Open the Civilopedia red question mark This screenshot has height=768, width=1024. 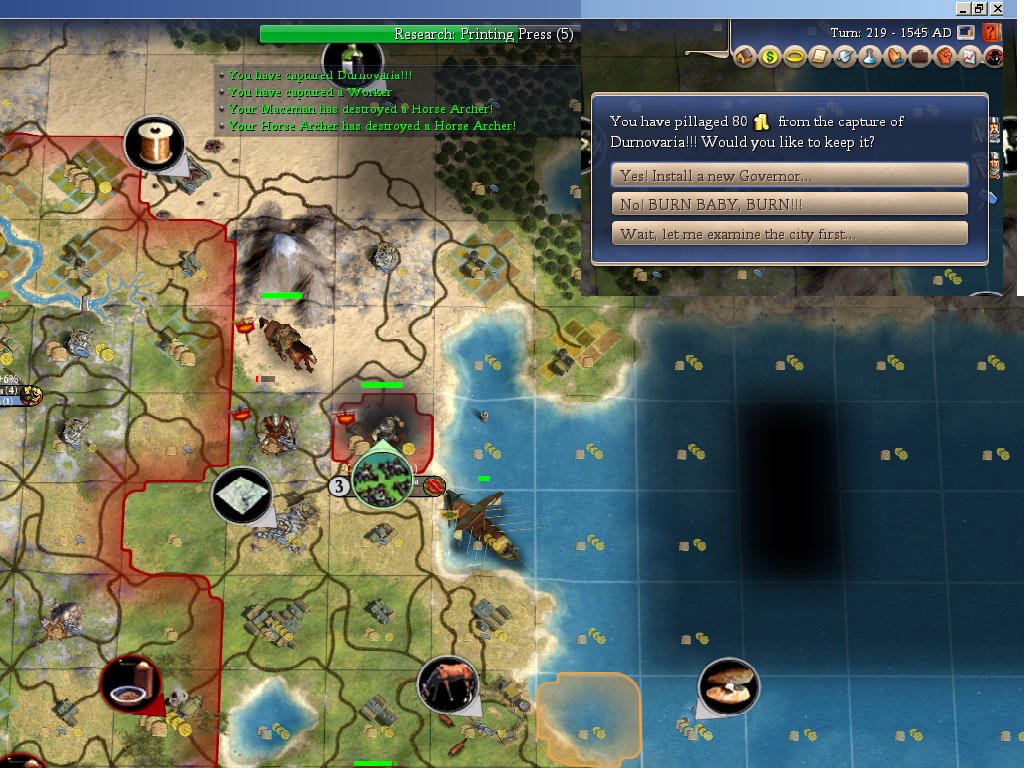(992, 33)
